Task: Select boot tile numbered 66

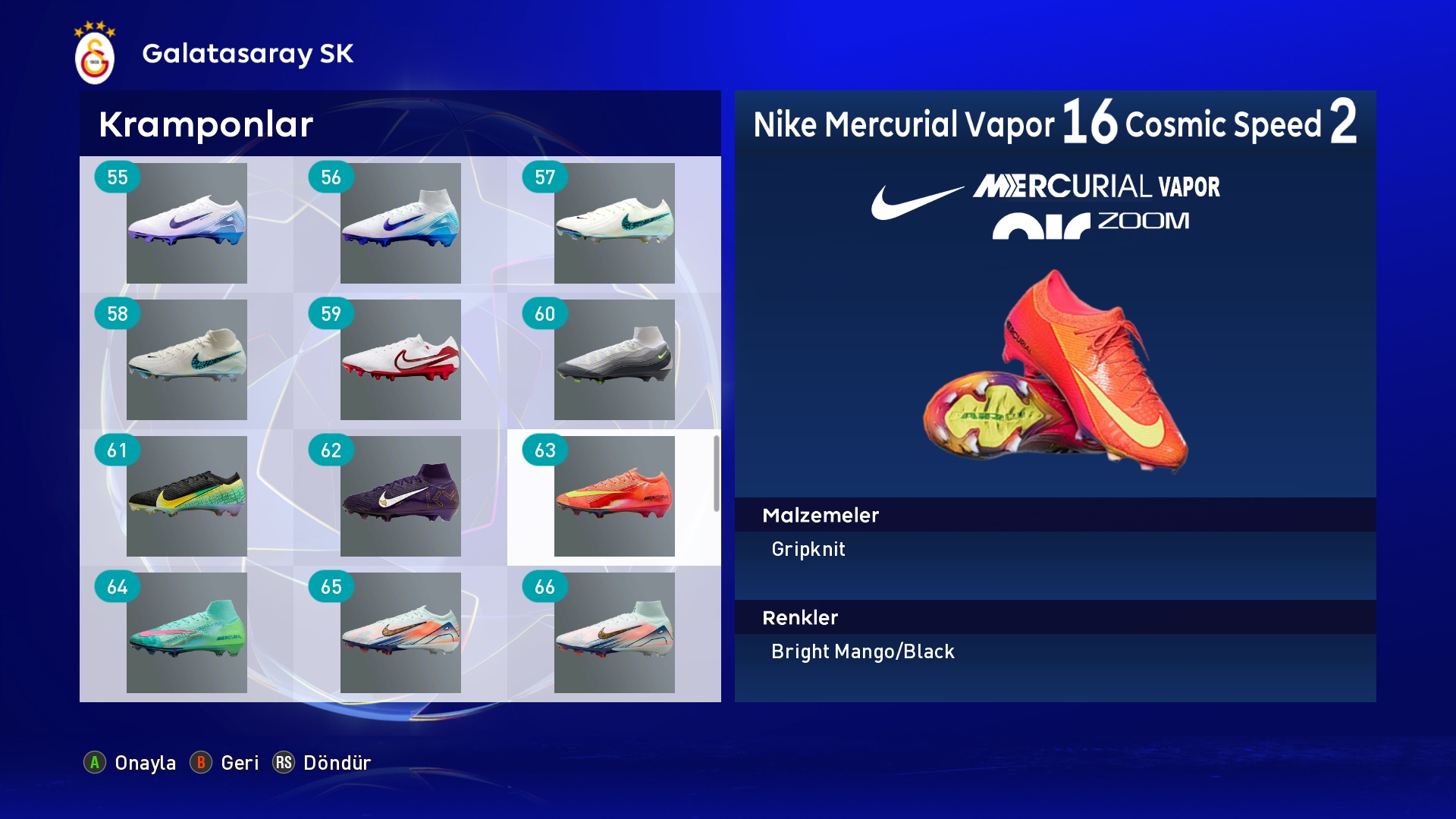Action: [x=614, y=632]
